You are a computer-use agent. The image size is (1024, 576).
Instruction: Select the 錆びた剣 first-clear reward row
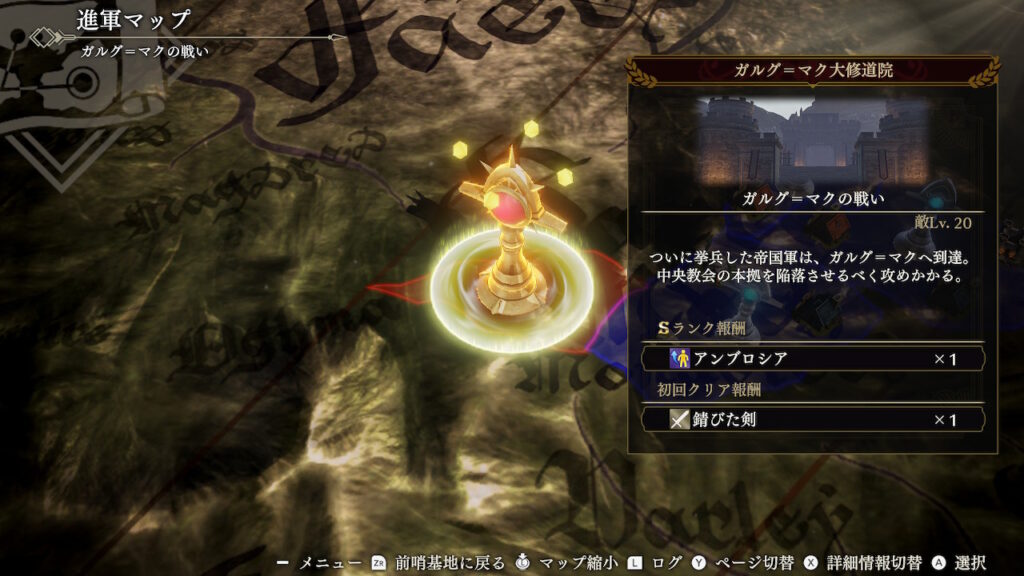pyautogui.click(x=813, y=420)
